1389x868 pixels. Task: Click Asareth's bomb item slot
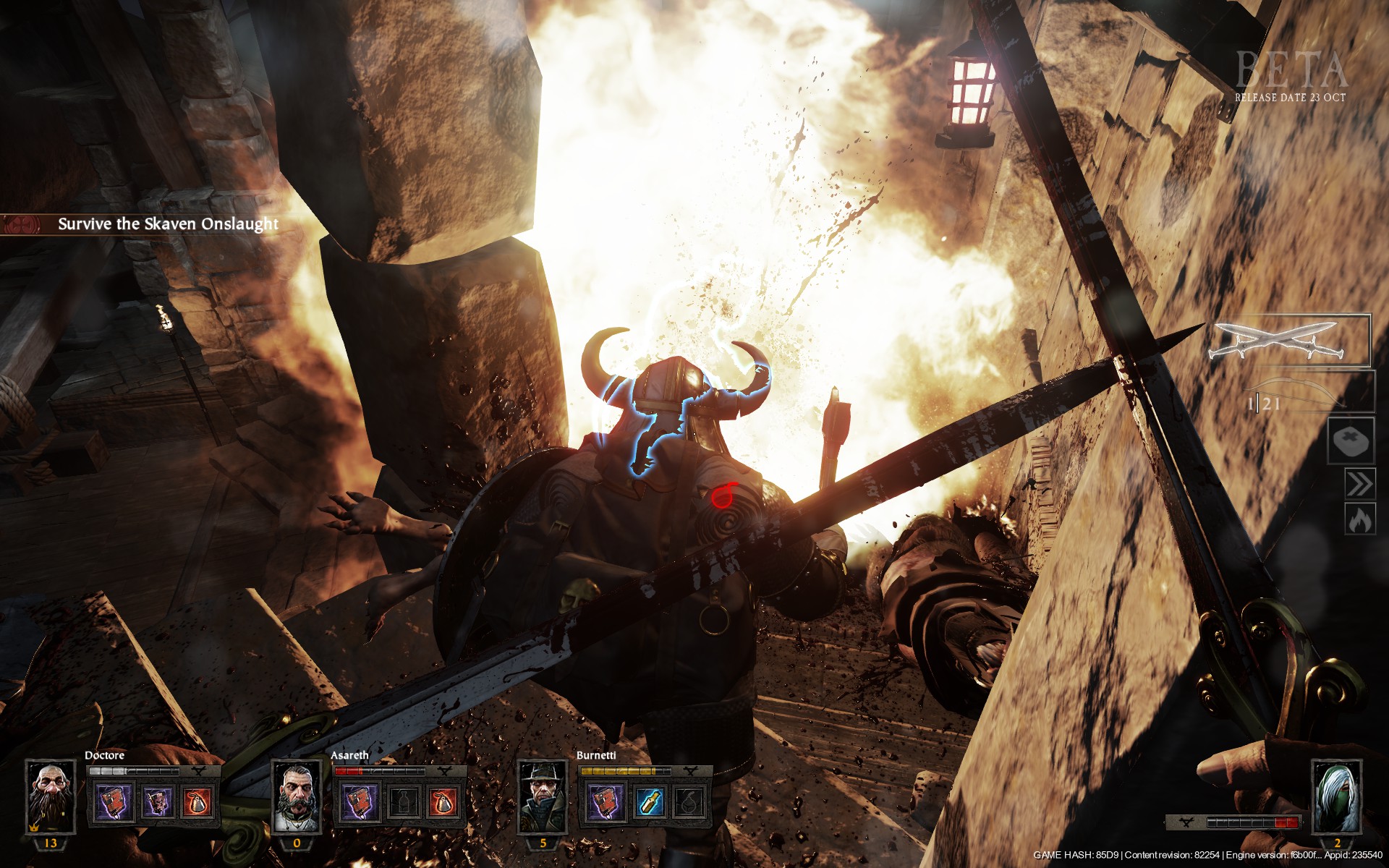point(443,803)
